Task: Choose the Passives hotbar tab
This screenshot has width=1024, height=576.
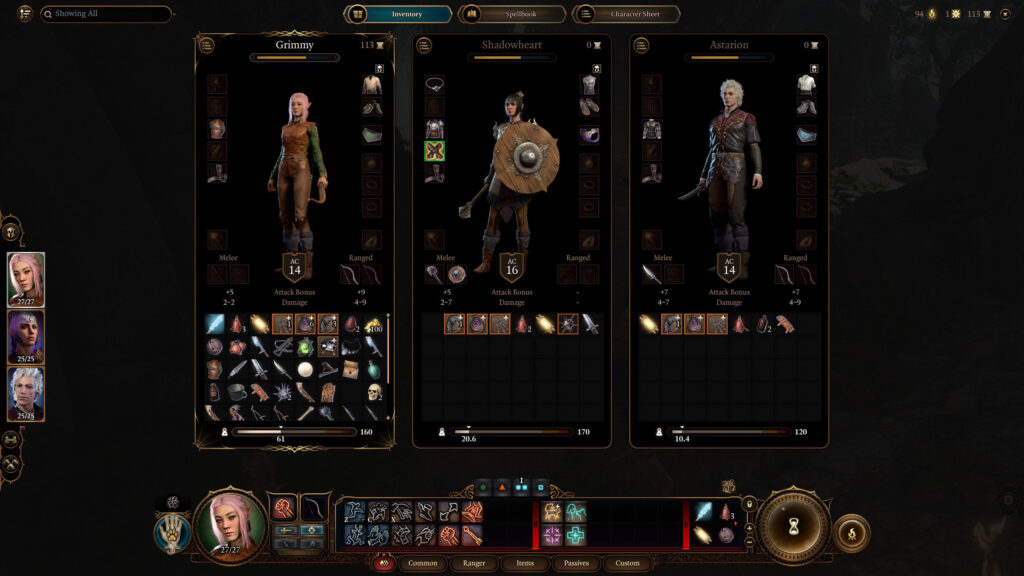Action: click(576, 563)
